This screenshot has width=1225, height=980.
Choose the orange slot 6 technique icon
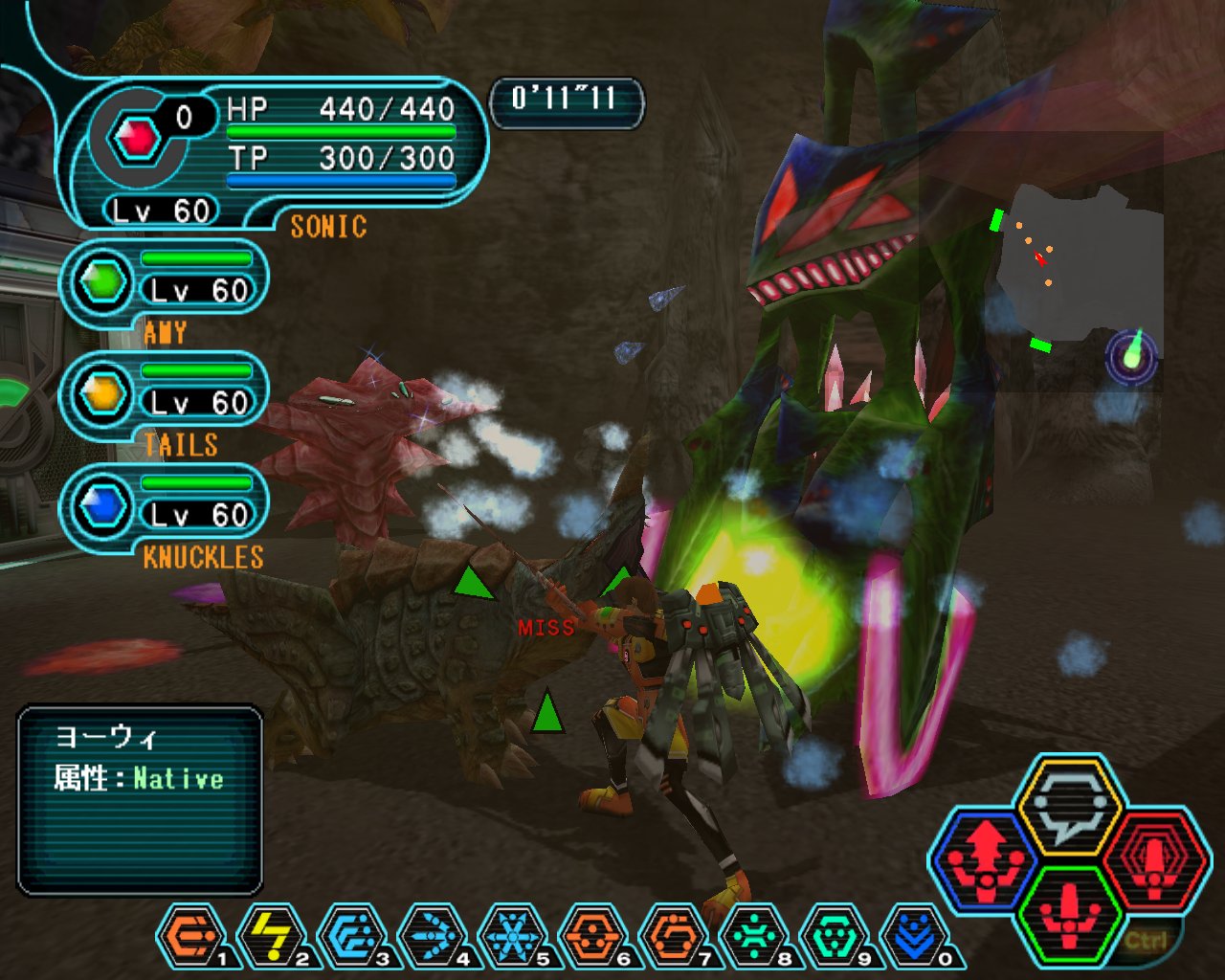[x=592, y=936]
